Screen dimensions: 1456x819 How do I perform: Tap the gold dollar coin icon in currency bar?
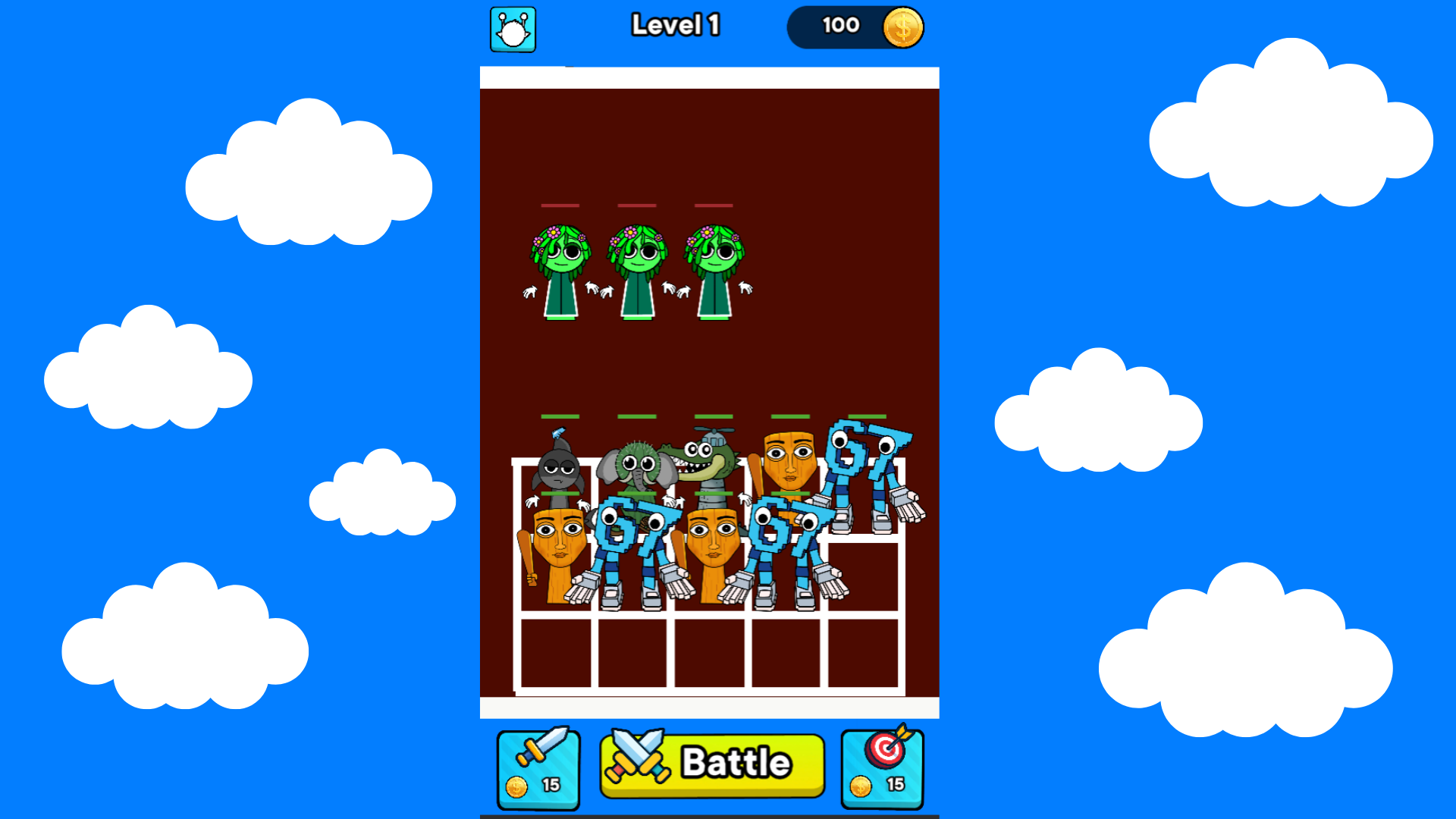point(902,27)
